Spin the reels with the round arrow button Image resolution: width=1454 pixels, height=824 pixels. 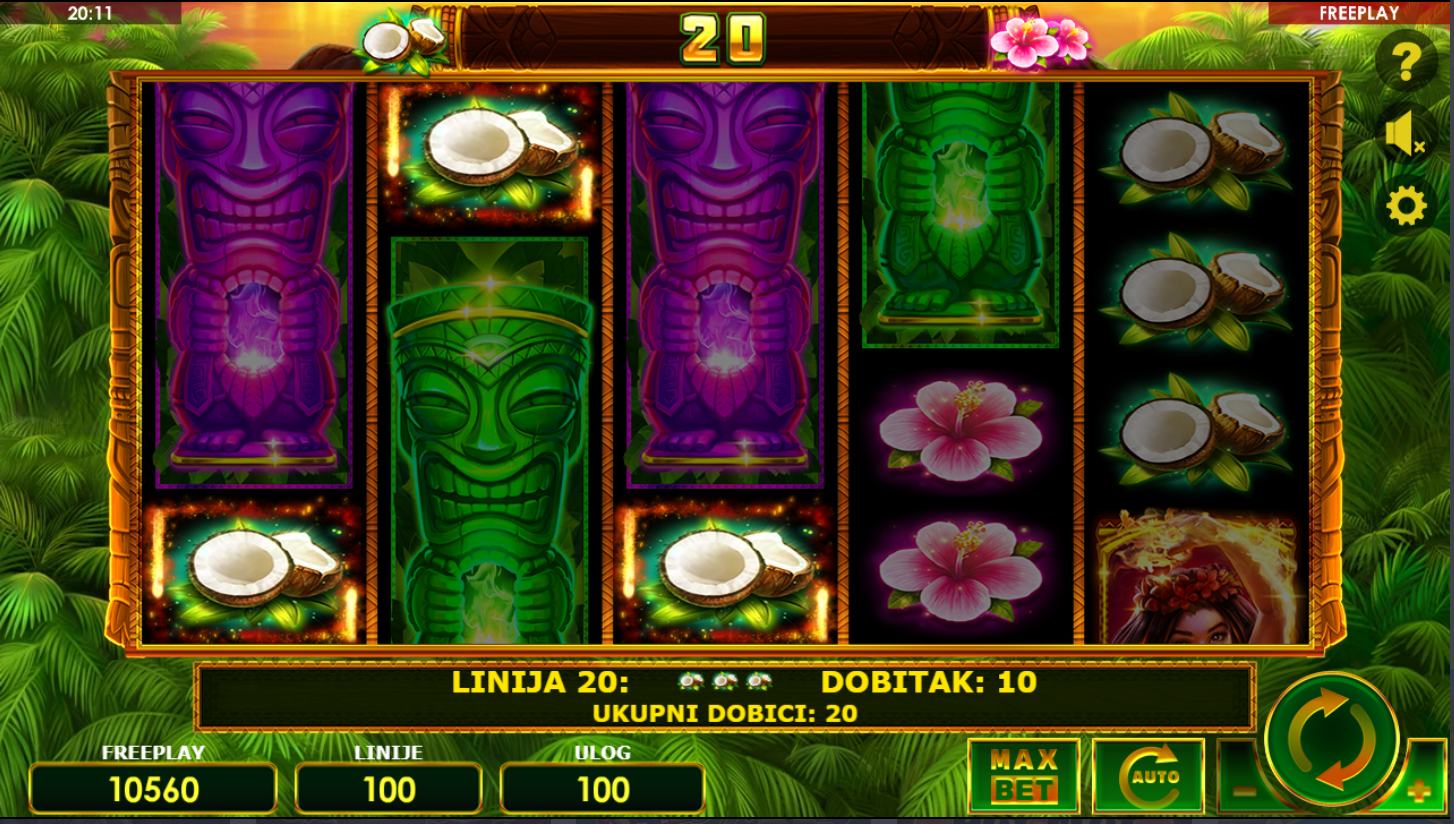point(1331,740)
